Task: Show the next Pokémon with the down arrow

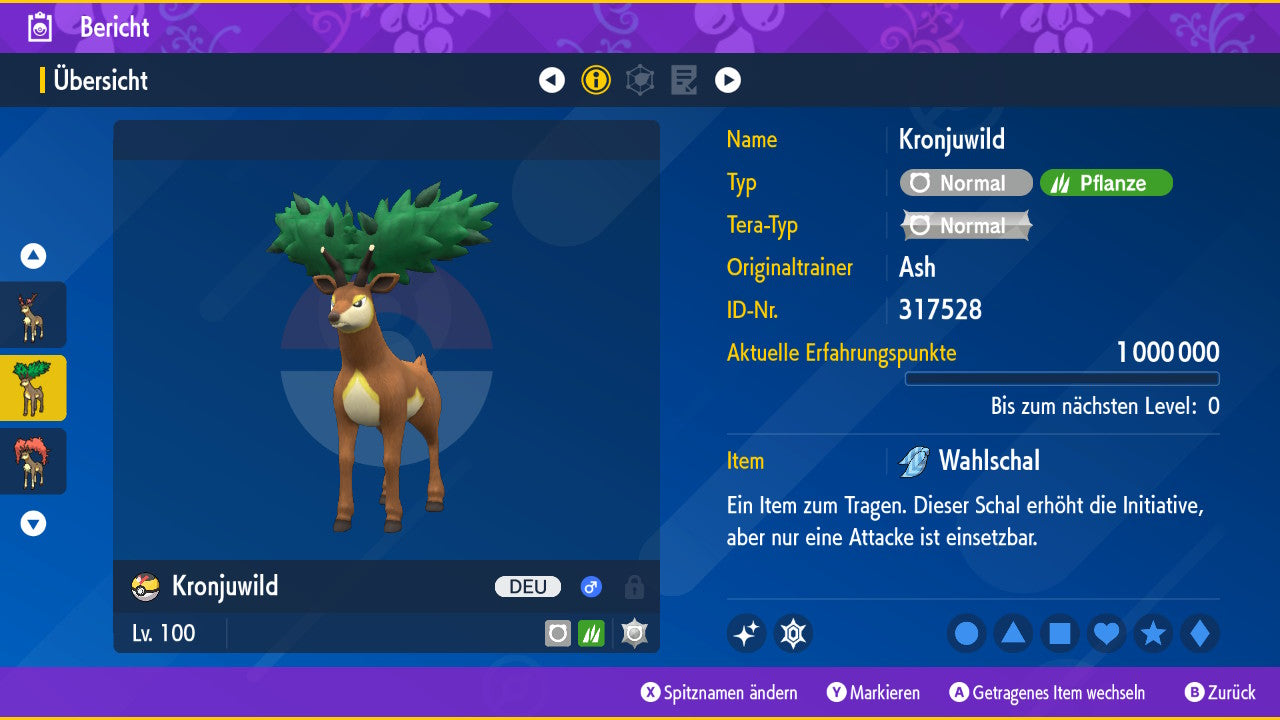Action: [x=33, y=523]
